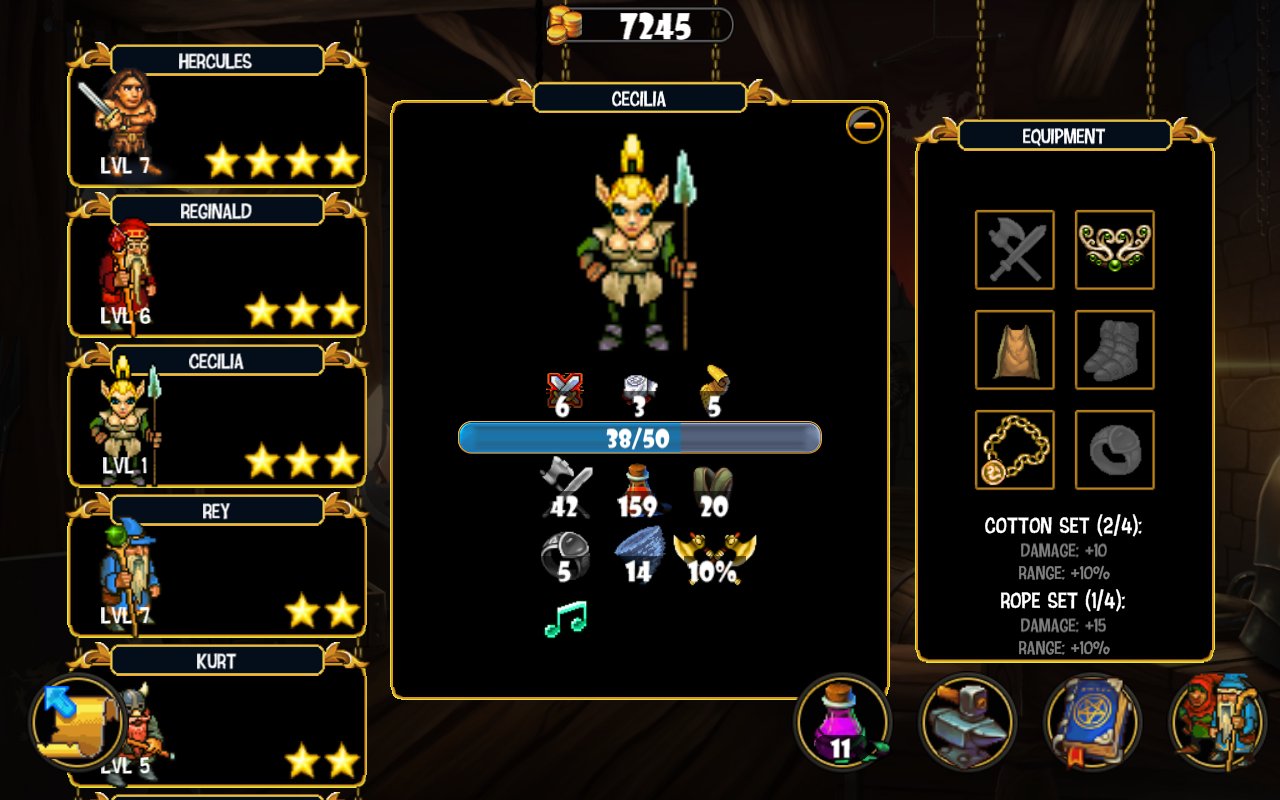Select the Cecilia hero card
Image resolution: width=1280 pixels, height=800 pixels.
(x=217, y=420)
